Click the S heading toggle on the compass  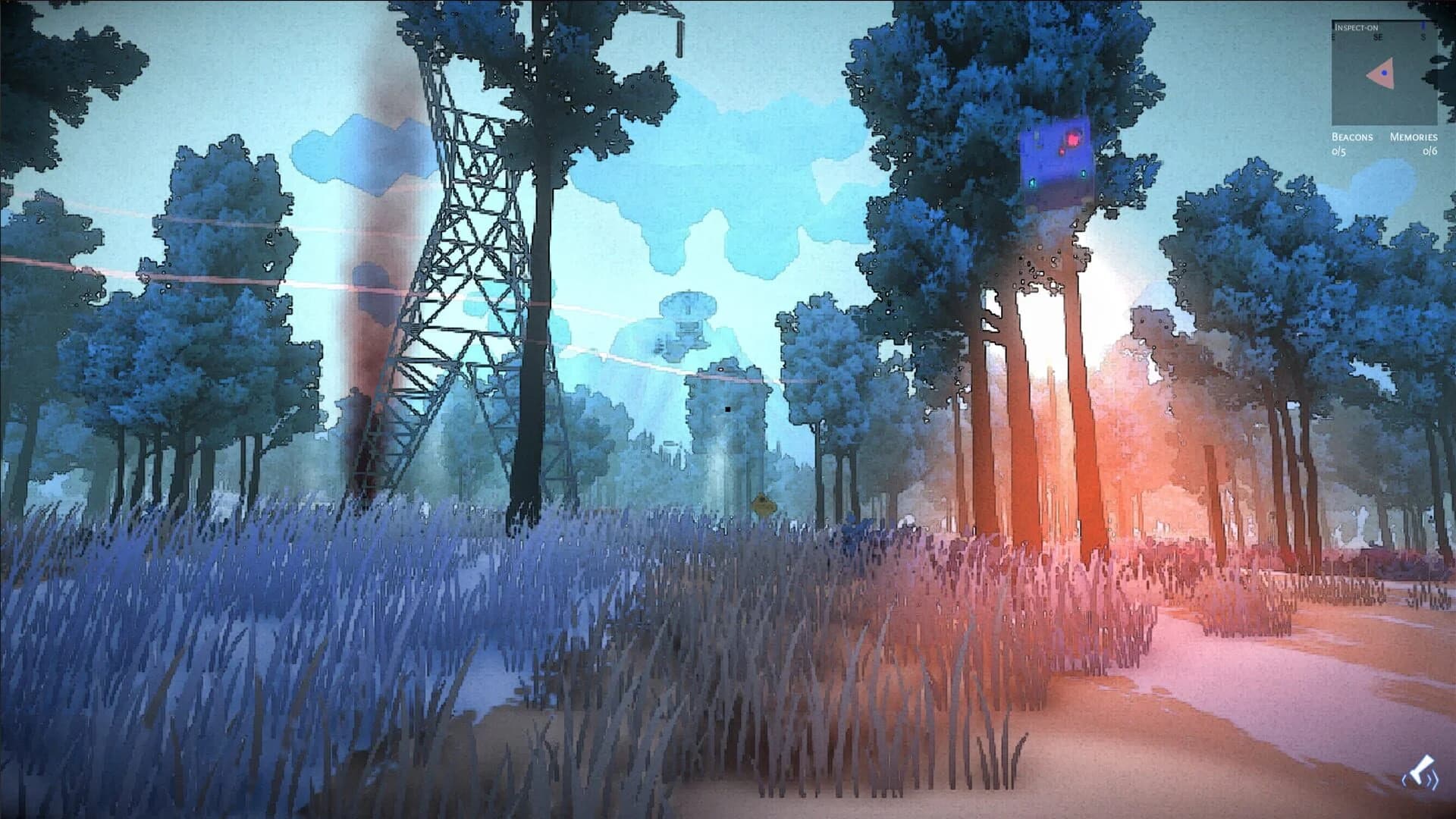click(1423, 36)
